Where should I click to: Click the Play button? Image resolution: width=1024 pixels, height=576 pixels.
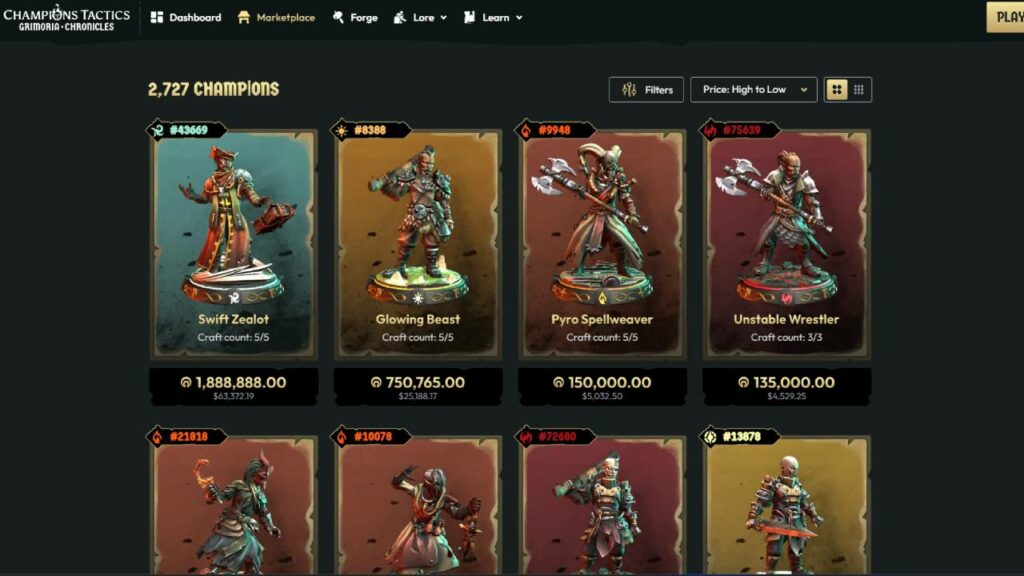(x=1006, y=17)
